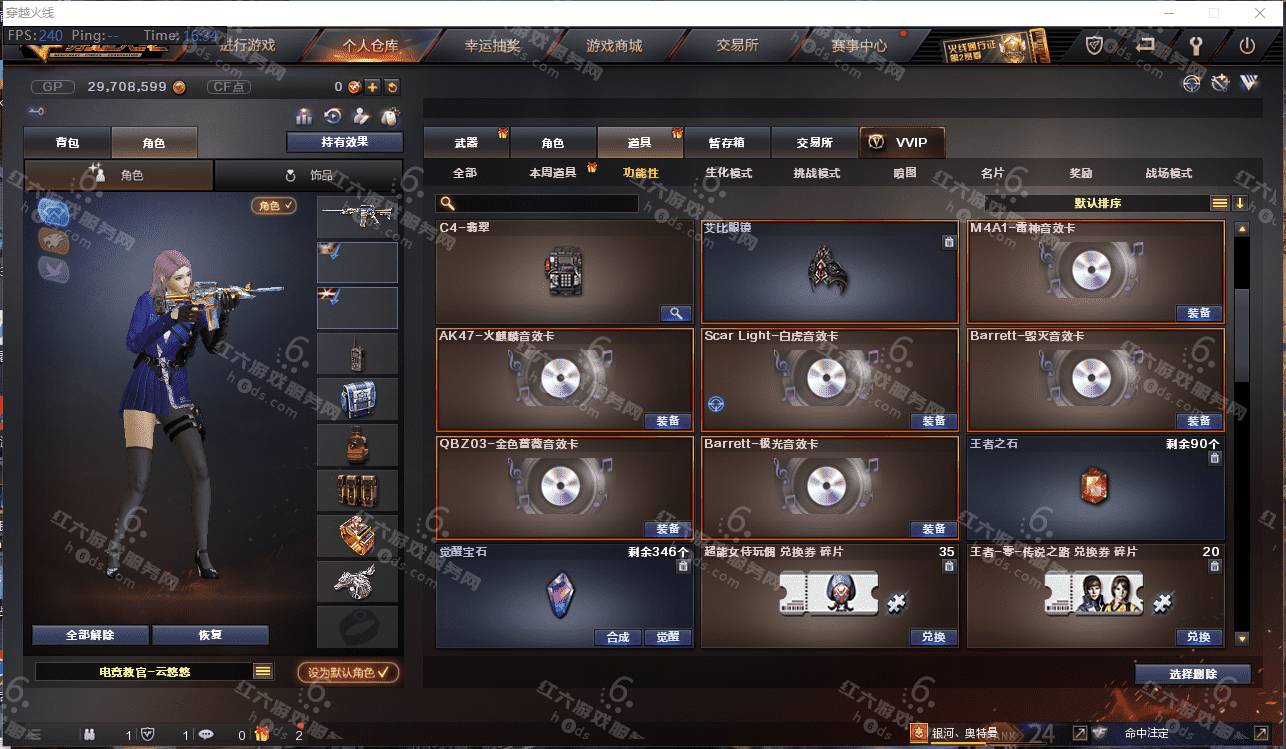The image size is (1286, 749).
Task: Unequip everything with 全部解除
Action: 90,635
